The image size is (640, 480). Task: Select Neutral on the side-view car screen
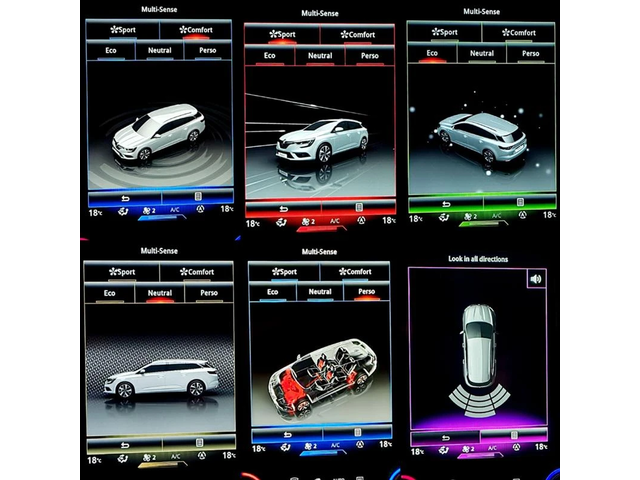(x=159, y=293)
